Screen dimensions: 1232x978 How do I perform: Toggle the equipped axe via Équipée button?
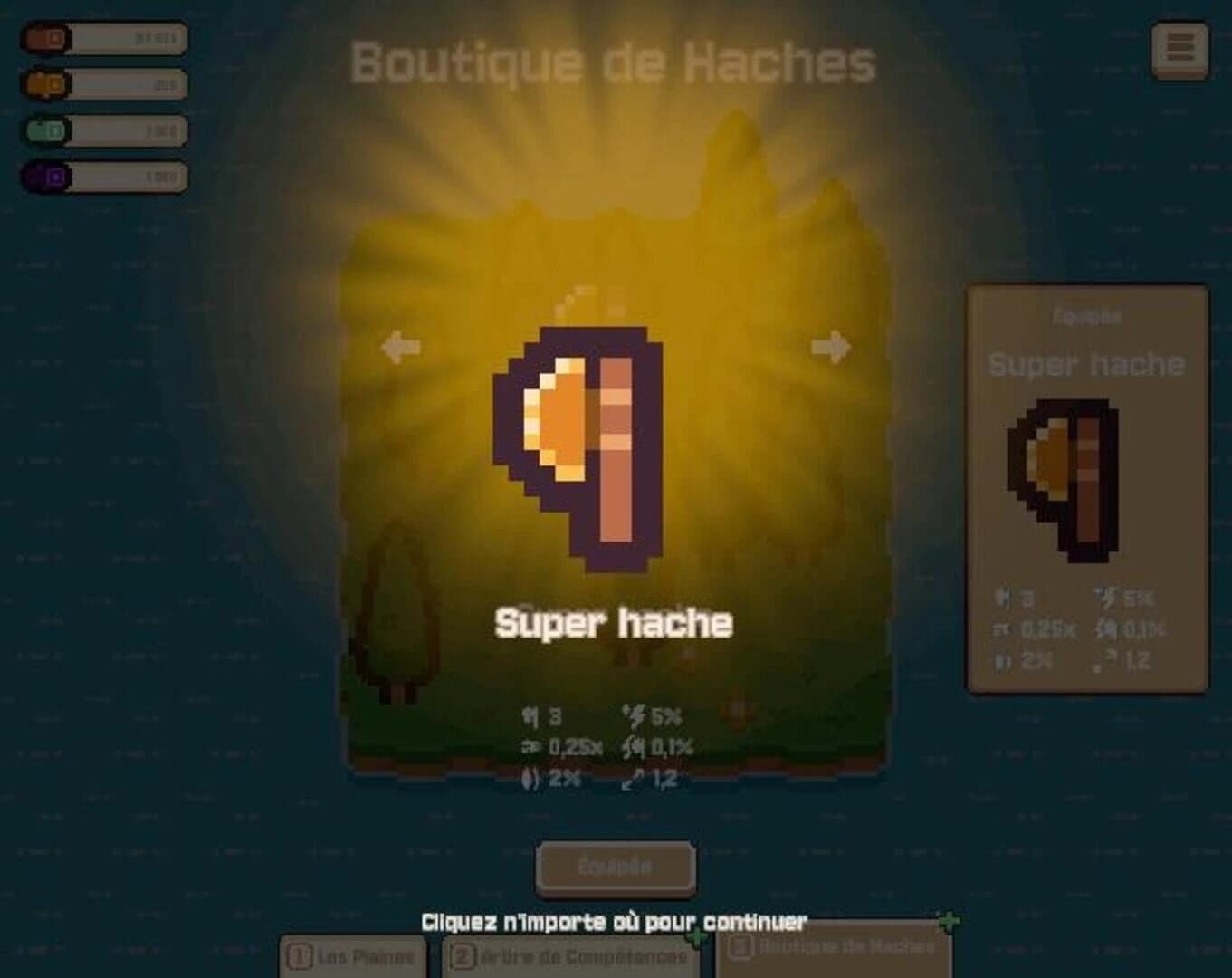click(615, 865)
